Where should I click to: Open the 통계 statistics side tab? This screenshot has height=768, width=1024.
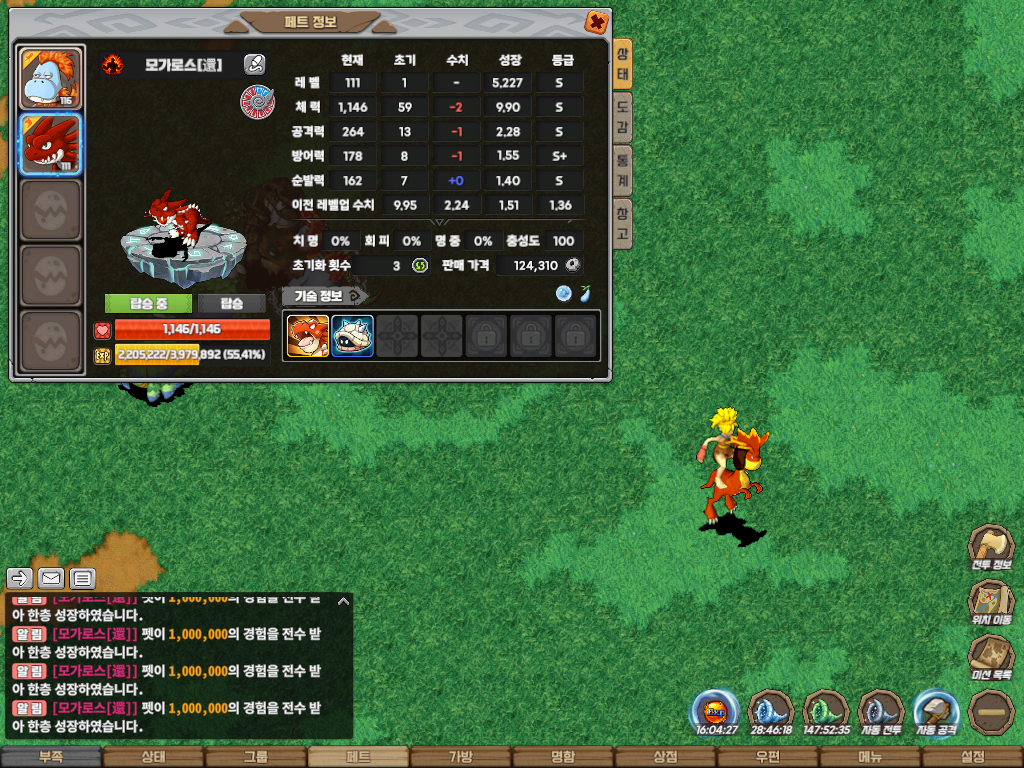(x=622, y=170)
